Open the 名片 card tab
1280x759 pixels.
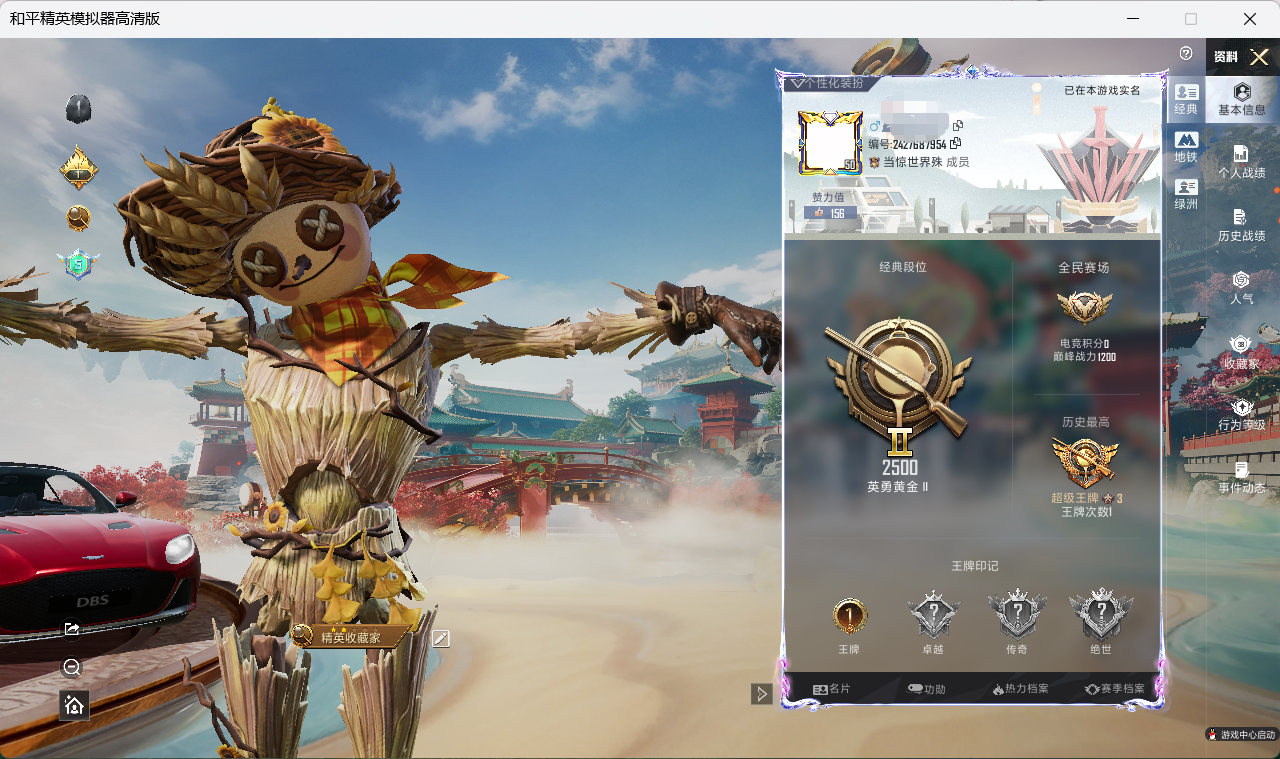click(831, 689)
